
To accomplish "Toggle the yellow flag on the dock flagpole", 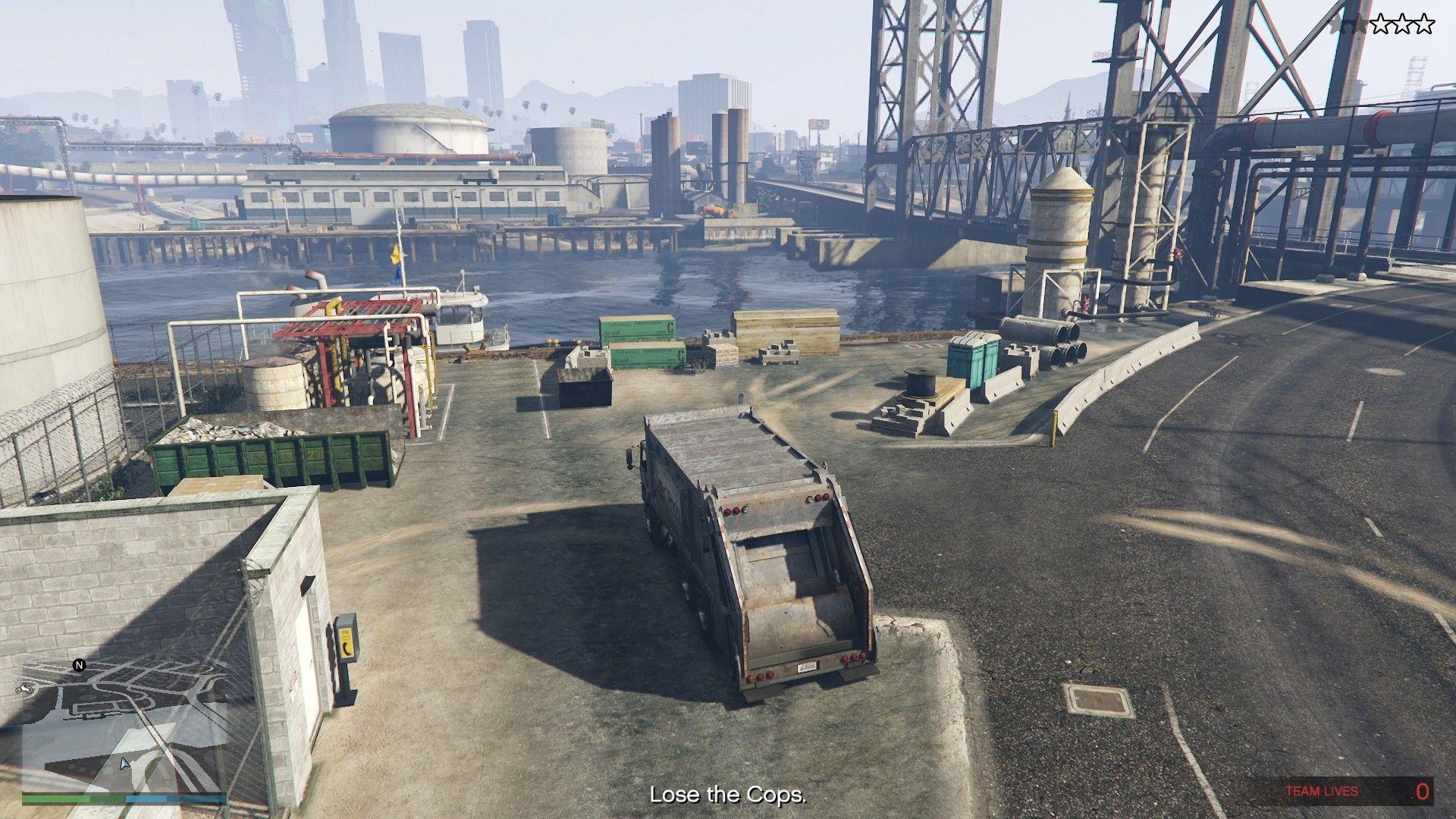I will (x=397, y=256).
